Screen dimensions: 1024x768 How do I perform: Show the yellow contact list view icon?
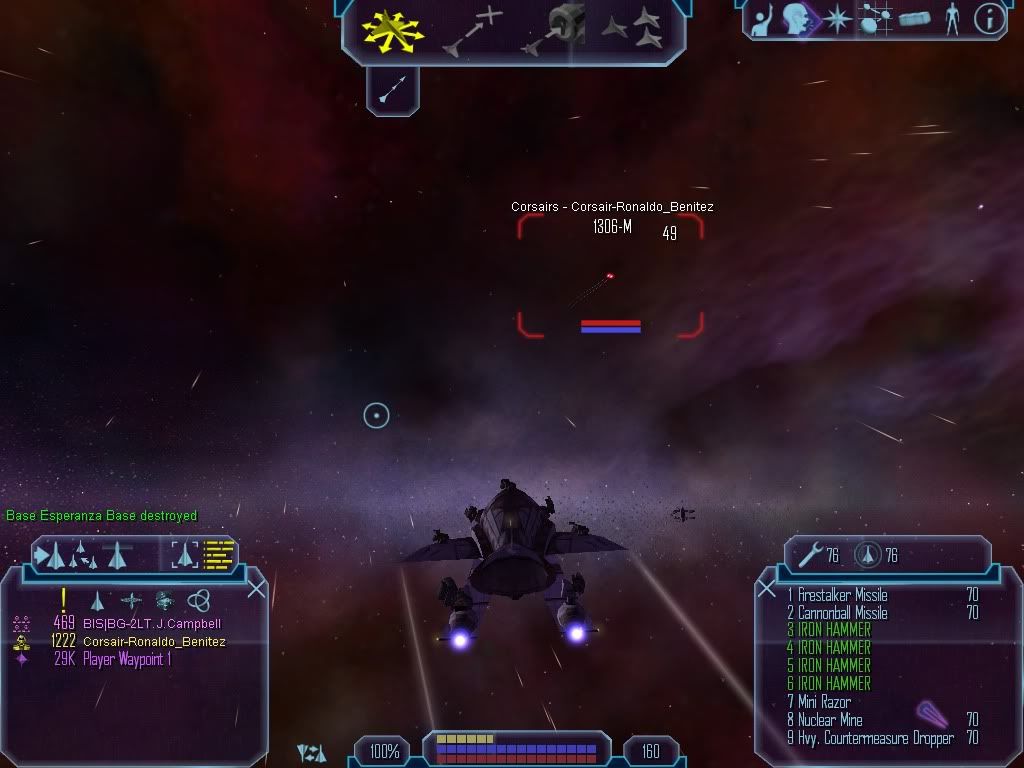(218, 554)
